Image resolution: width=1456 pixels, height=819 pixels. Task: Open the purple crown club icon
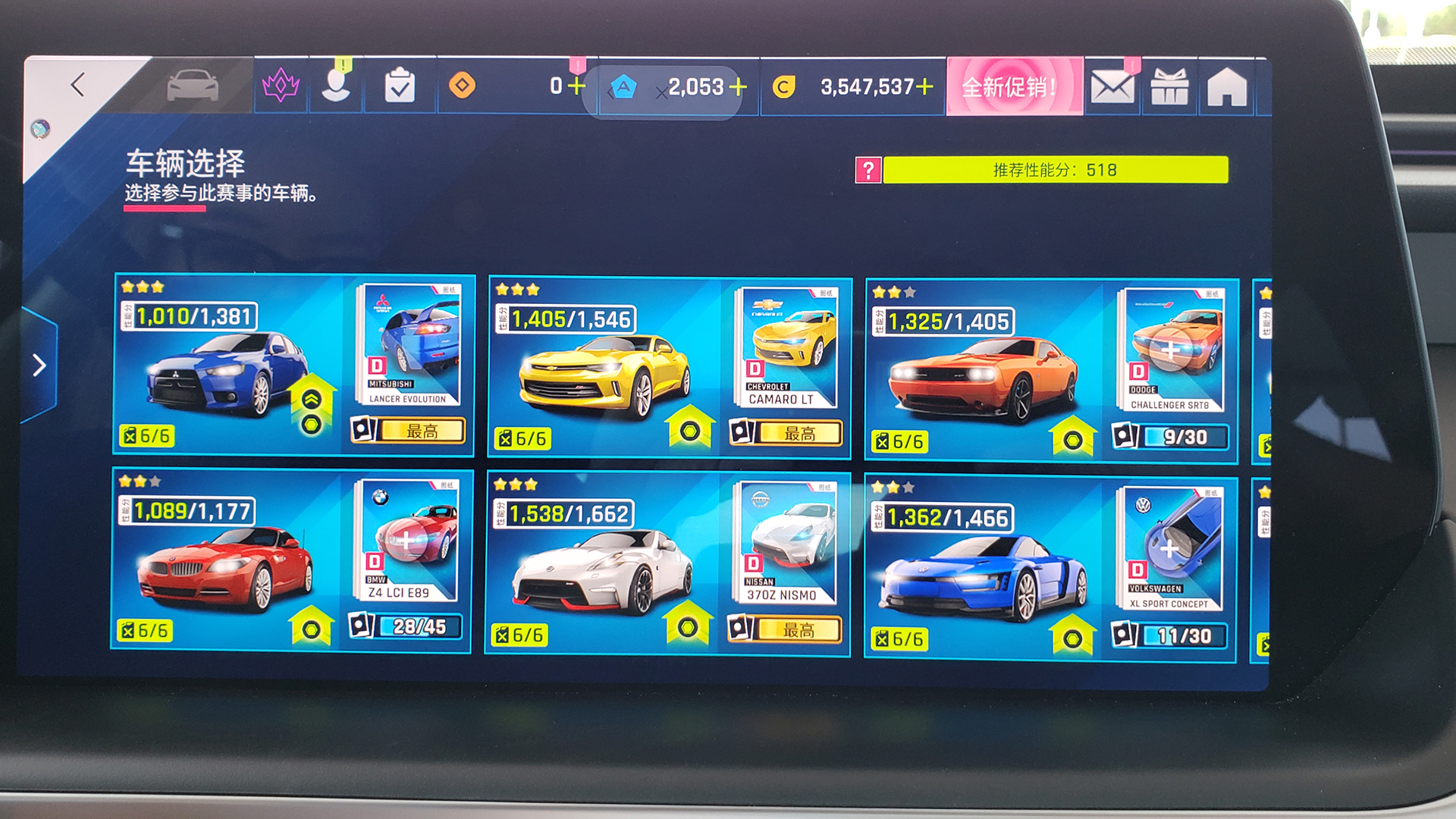point(281,86)
